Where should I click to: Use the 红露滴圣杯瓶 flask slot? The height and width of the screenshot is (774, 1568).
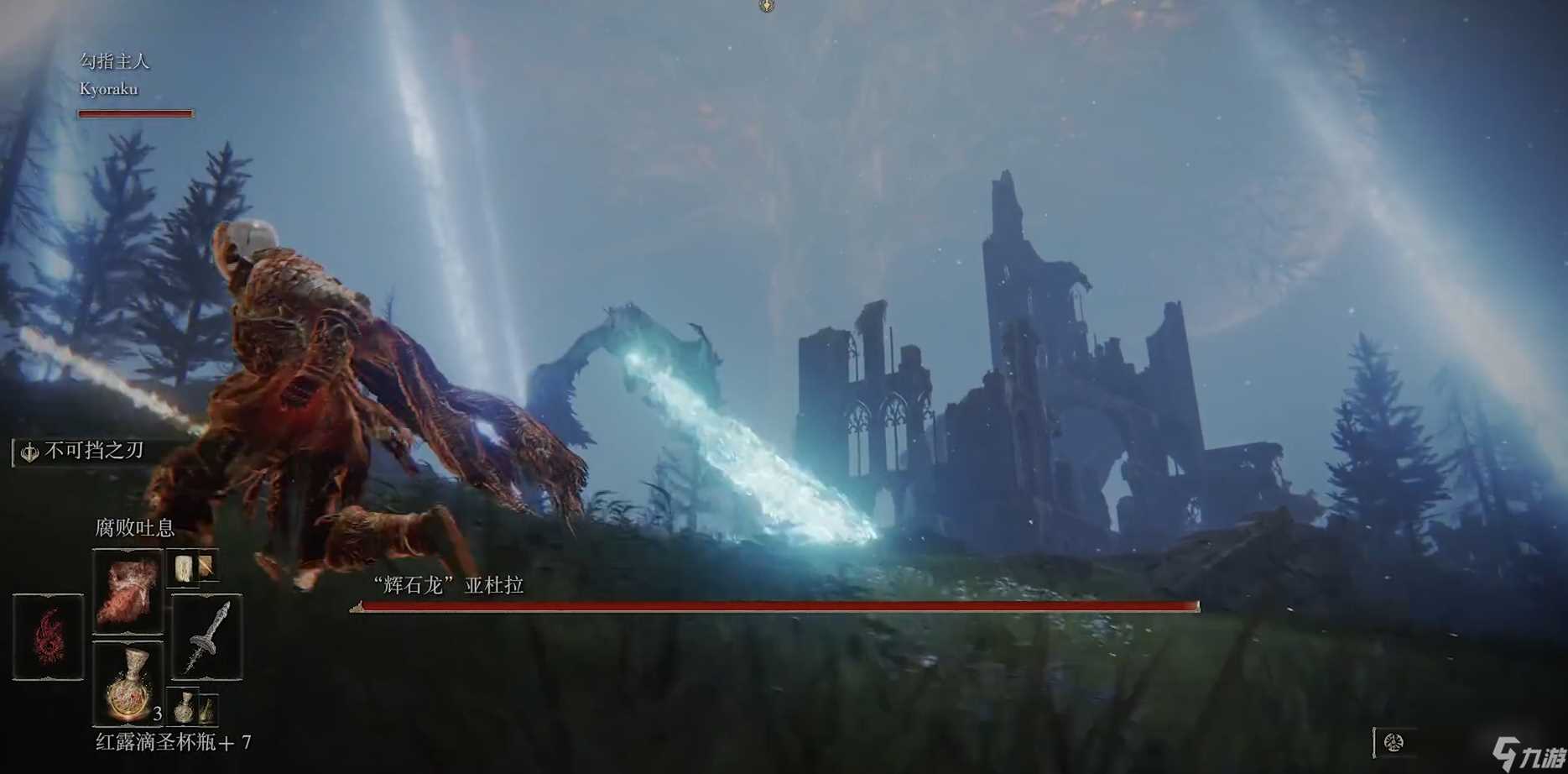(x=128, y=682)
